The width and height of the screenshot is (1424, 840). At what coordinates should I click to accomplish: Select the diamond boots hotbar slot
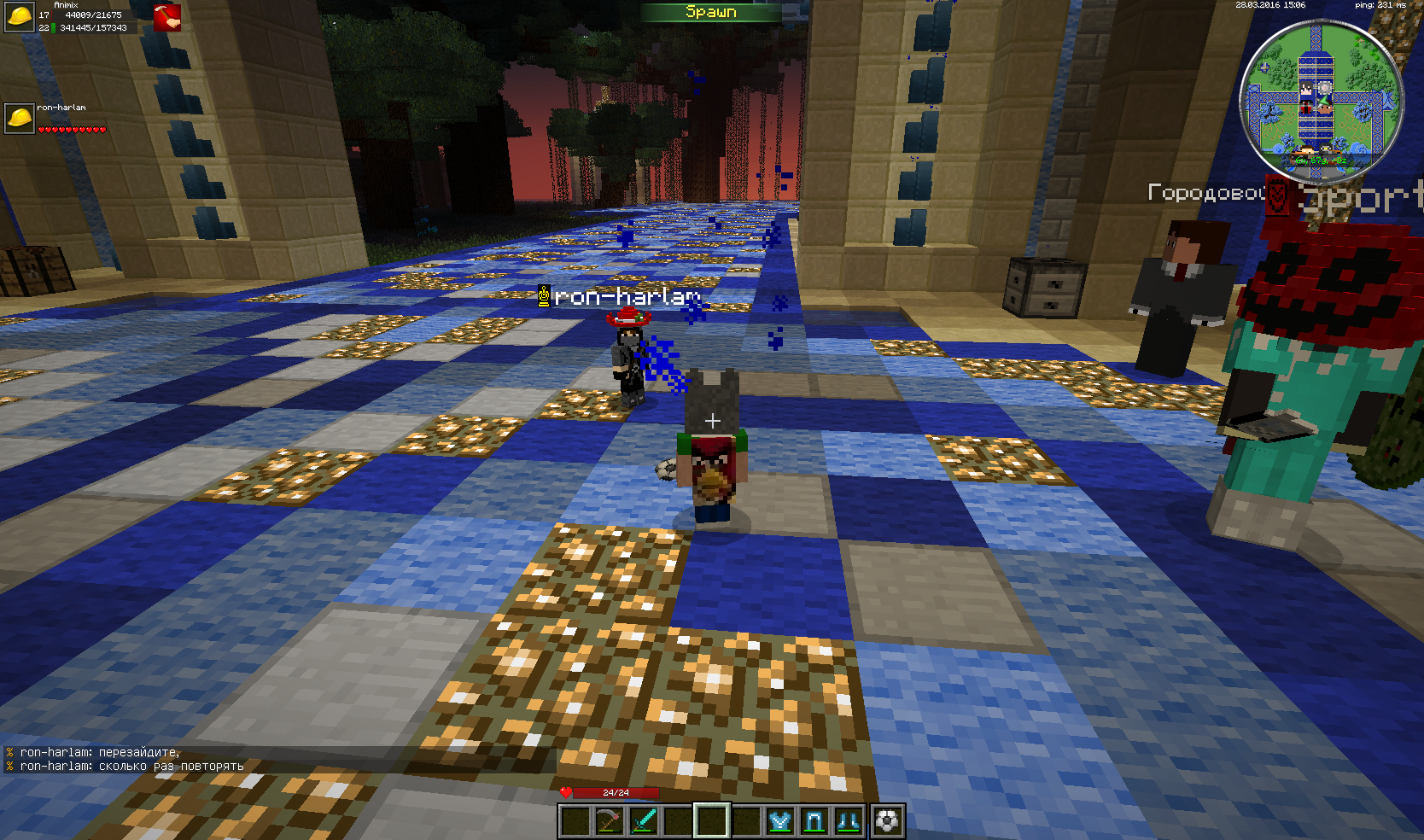click(x=848, y=821)
